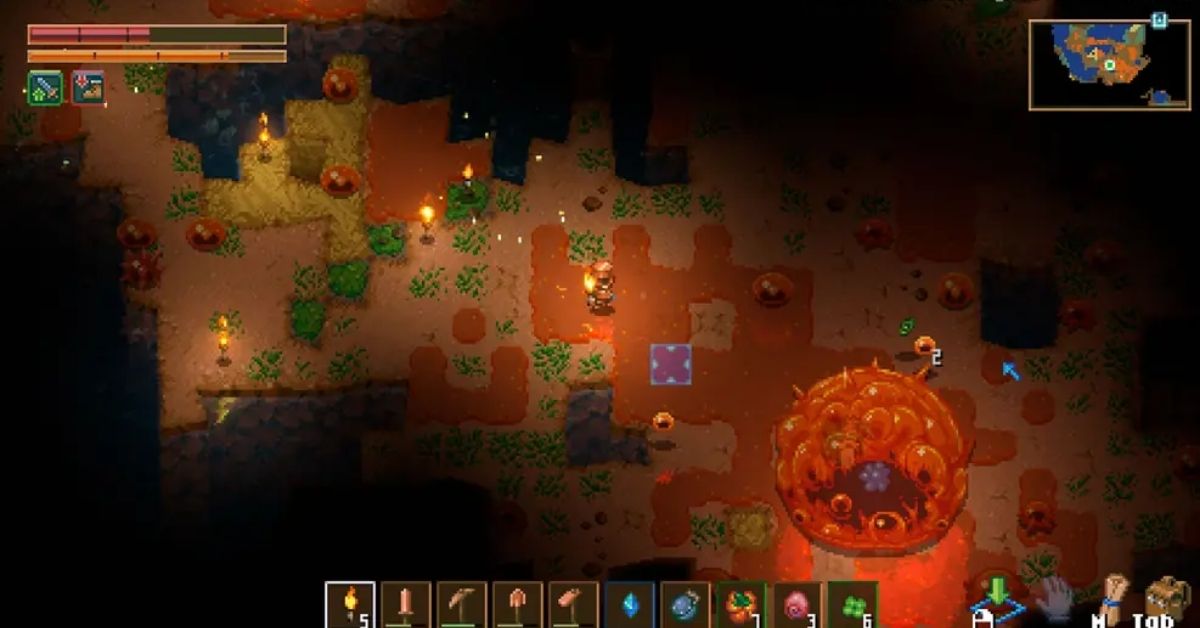Click the grey hand interact icon

click(x=1053, y=599)
